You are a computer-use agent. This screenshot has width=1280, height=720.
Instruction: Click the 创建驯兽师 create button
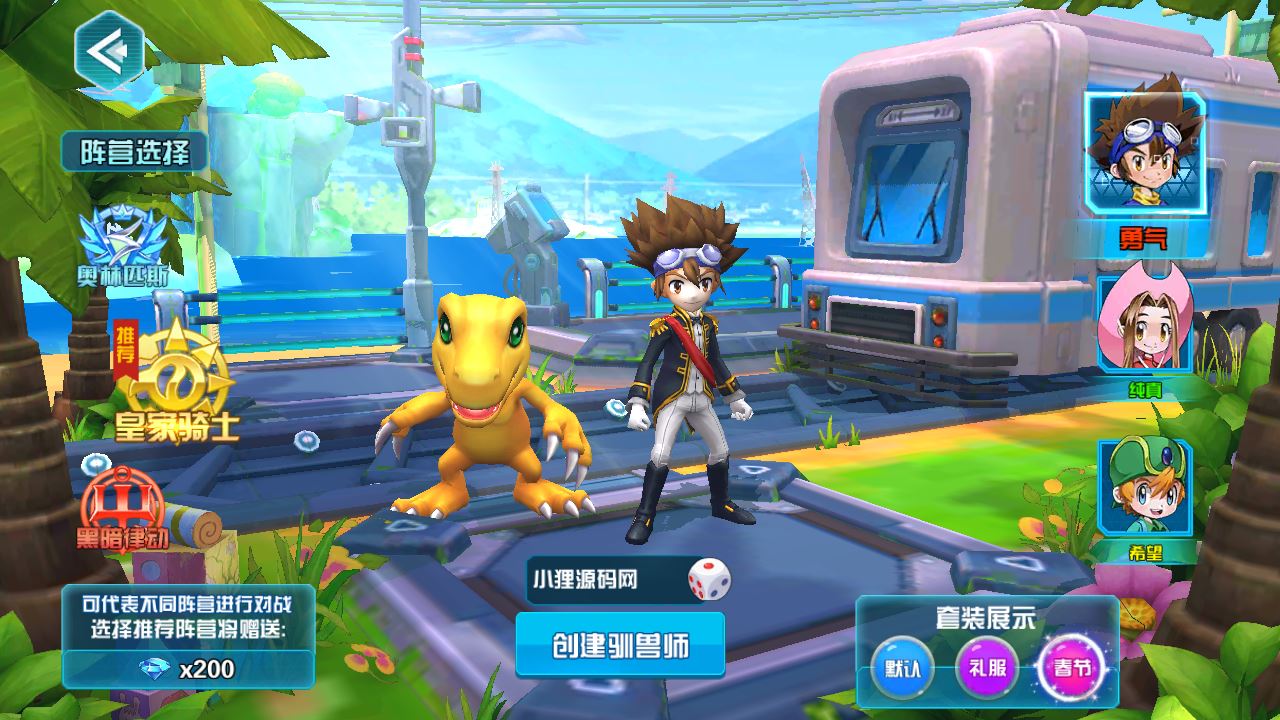click(620, 645)
